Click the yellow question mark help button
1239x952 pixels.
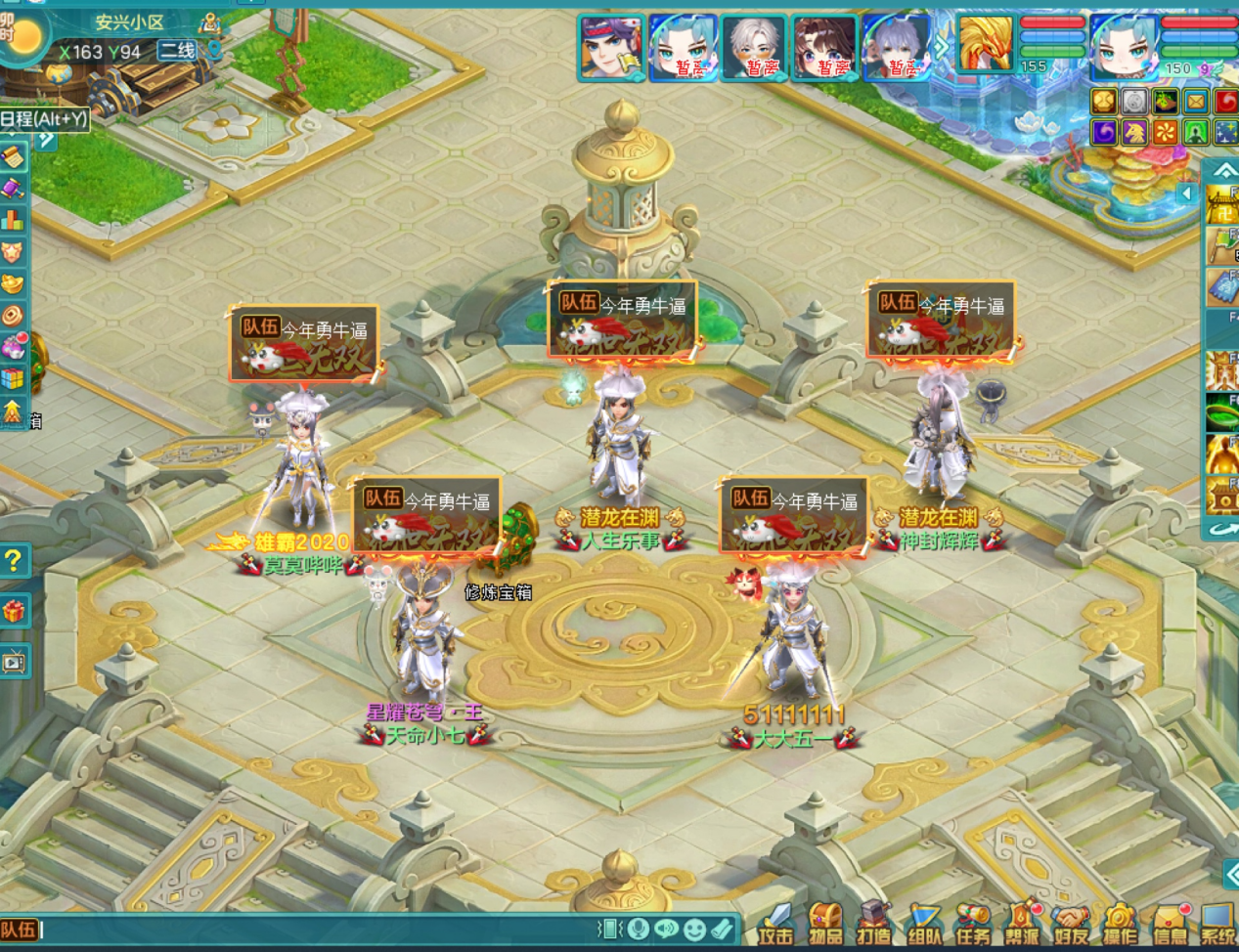(x=14, y=561)
